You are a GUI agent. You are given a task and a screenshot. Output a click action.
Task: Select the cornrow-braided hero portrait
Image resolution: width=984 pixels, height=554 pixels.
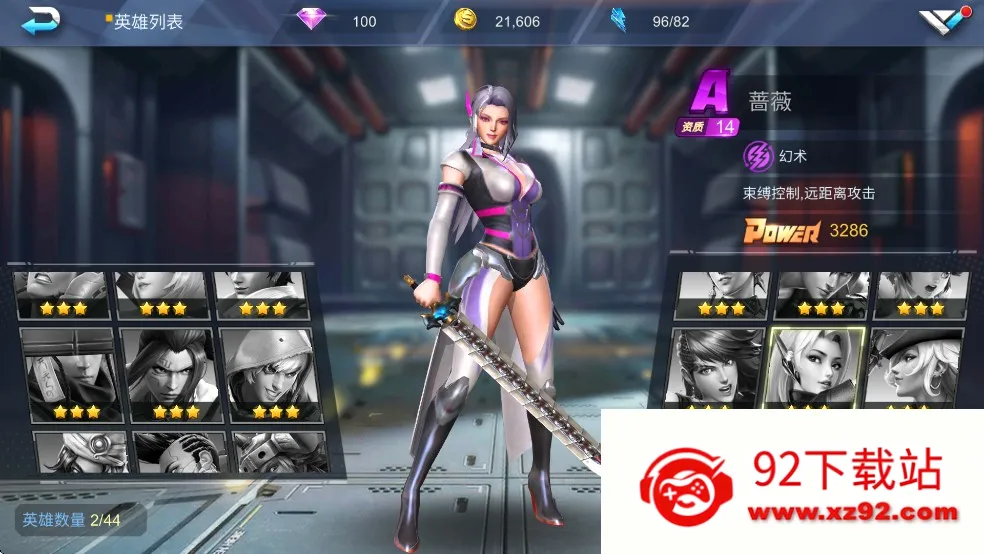pyautogui.click(x=179, y=452)
